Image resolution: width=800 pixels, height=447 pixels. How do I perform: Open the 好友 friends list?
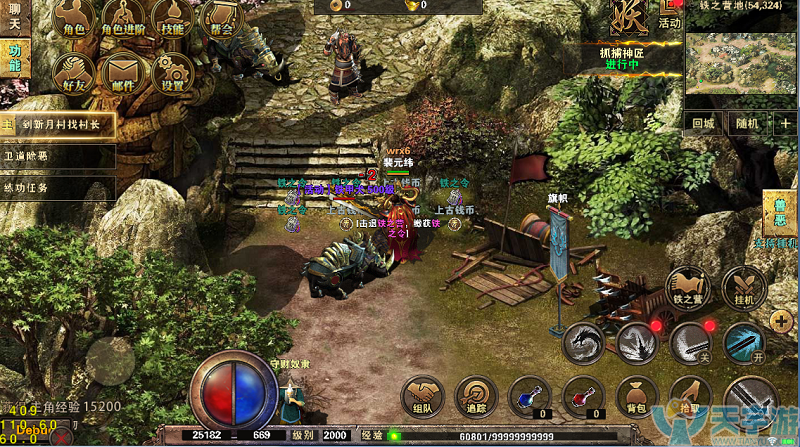pos(73,72)
